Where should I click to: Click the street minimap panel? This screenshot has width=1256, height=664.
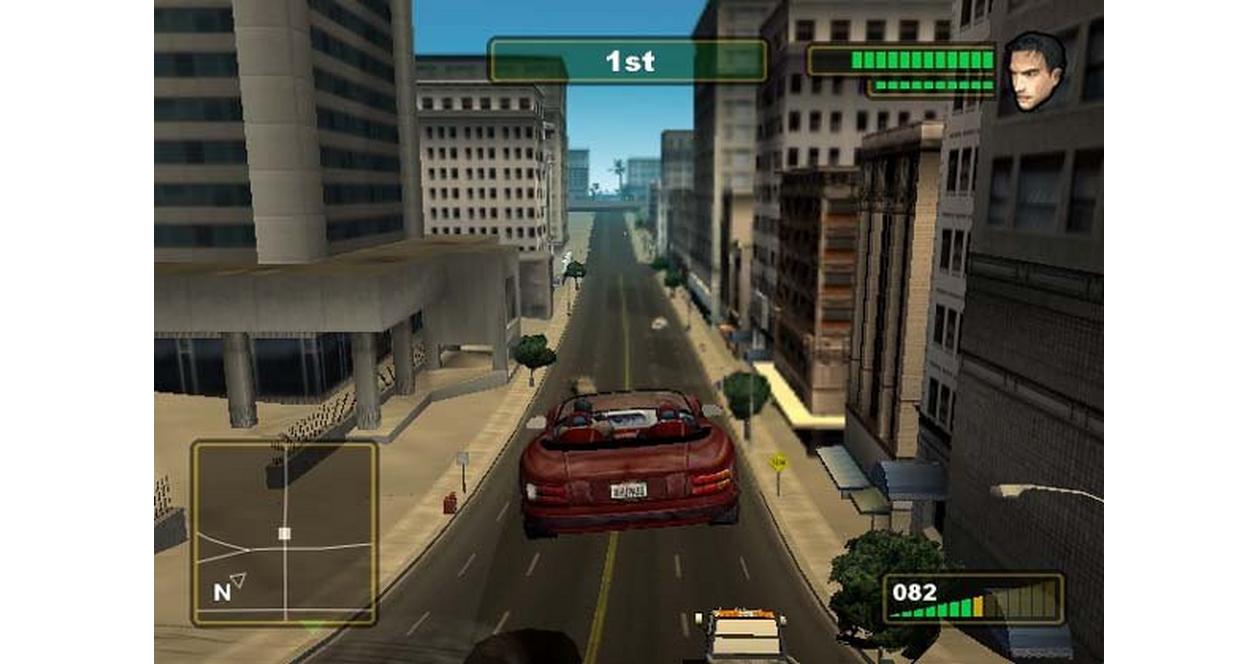(x=284, y=533)
